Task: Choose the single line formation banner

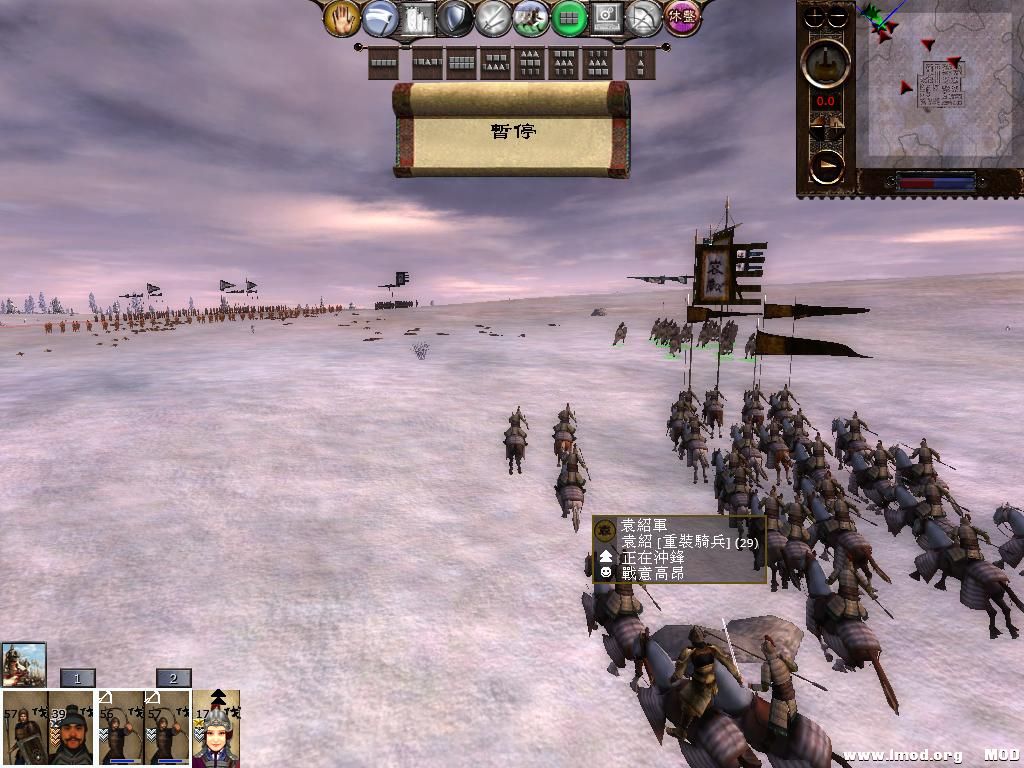Action: click(x=384, y=64)
